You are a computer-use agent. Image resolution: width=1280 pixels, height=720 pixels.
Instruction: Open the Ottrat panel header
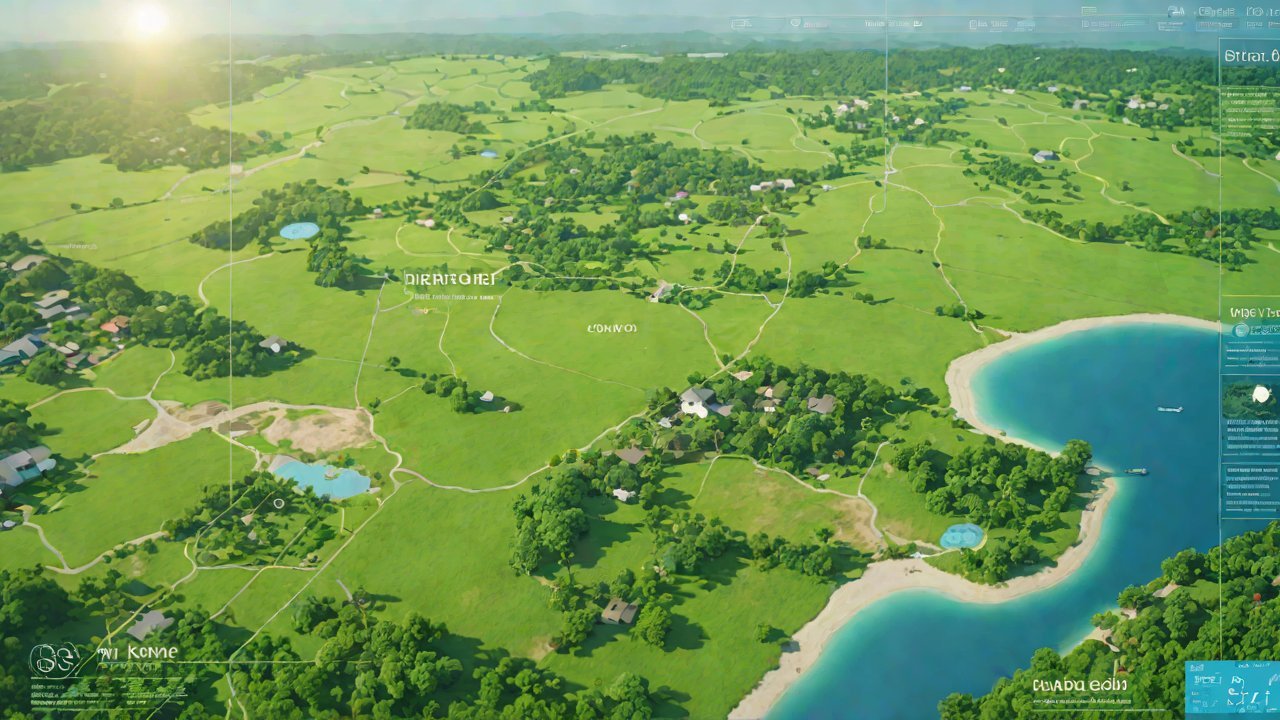coord(1250,56)
